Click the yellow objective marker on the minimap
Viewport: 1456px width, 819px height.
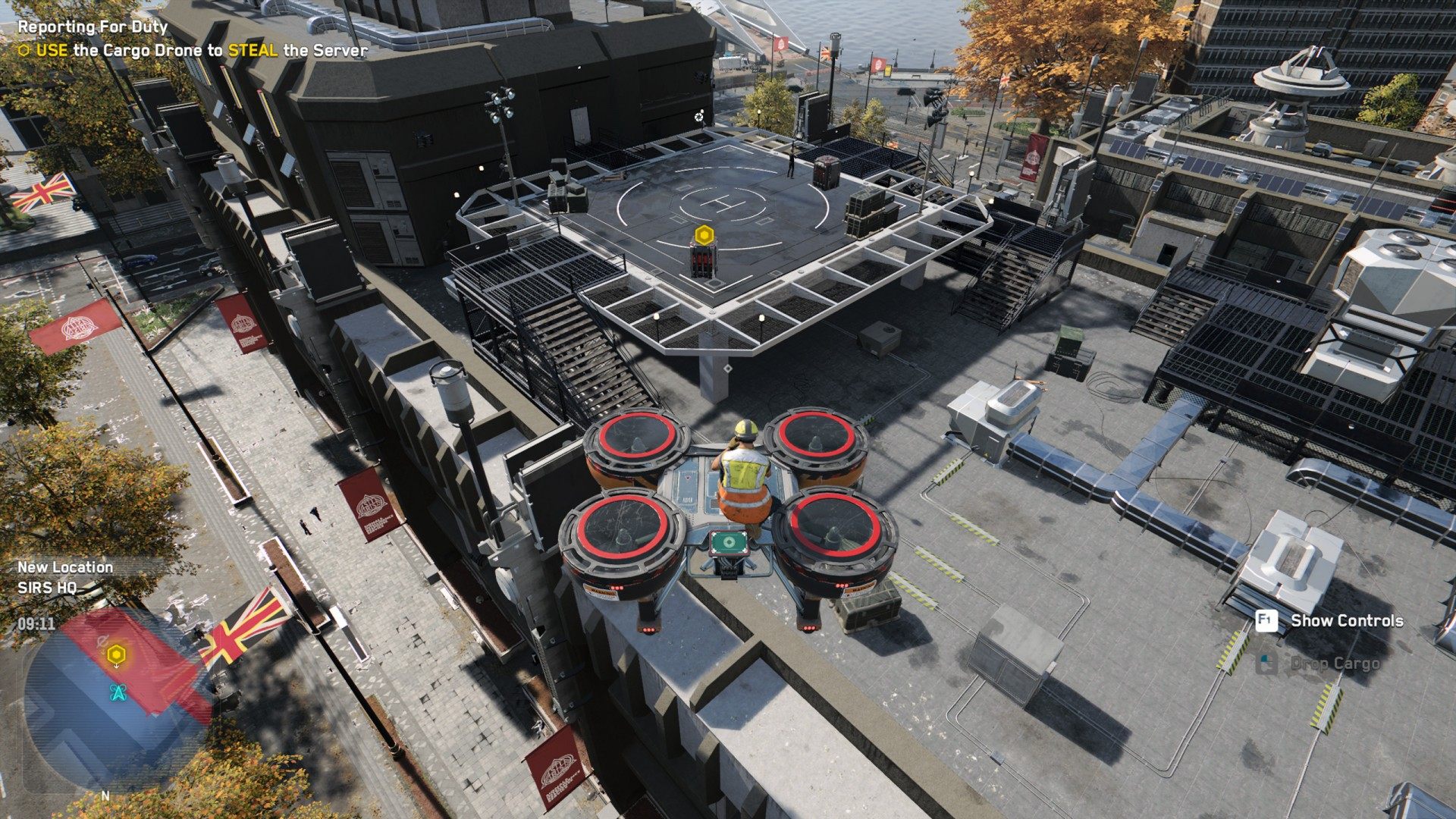coord(116,654)
